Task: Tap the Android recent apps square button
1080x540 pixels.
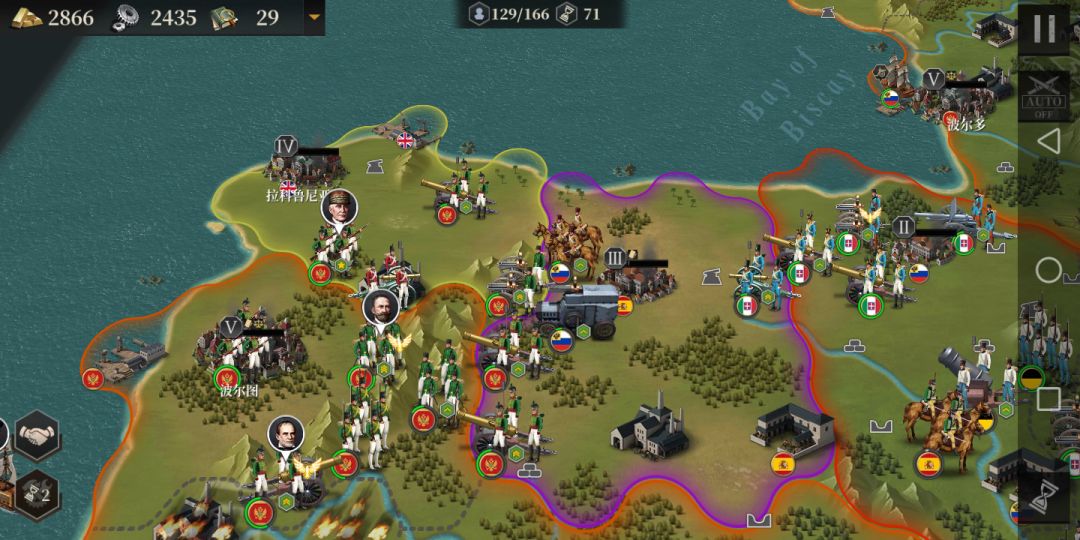Action: coord(1047,399)
